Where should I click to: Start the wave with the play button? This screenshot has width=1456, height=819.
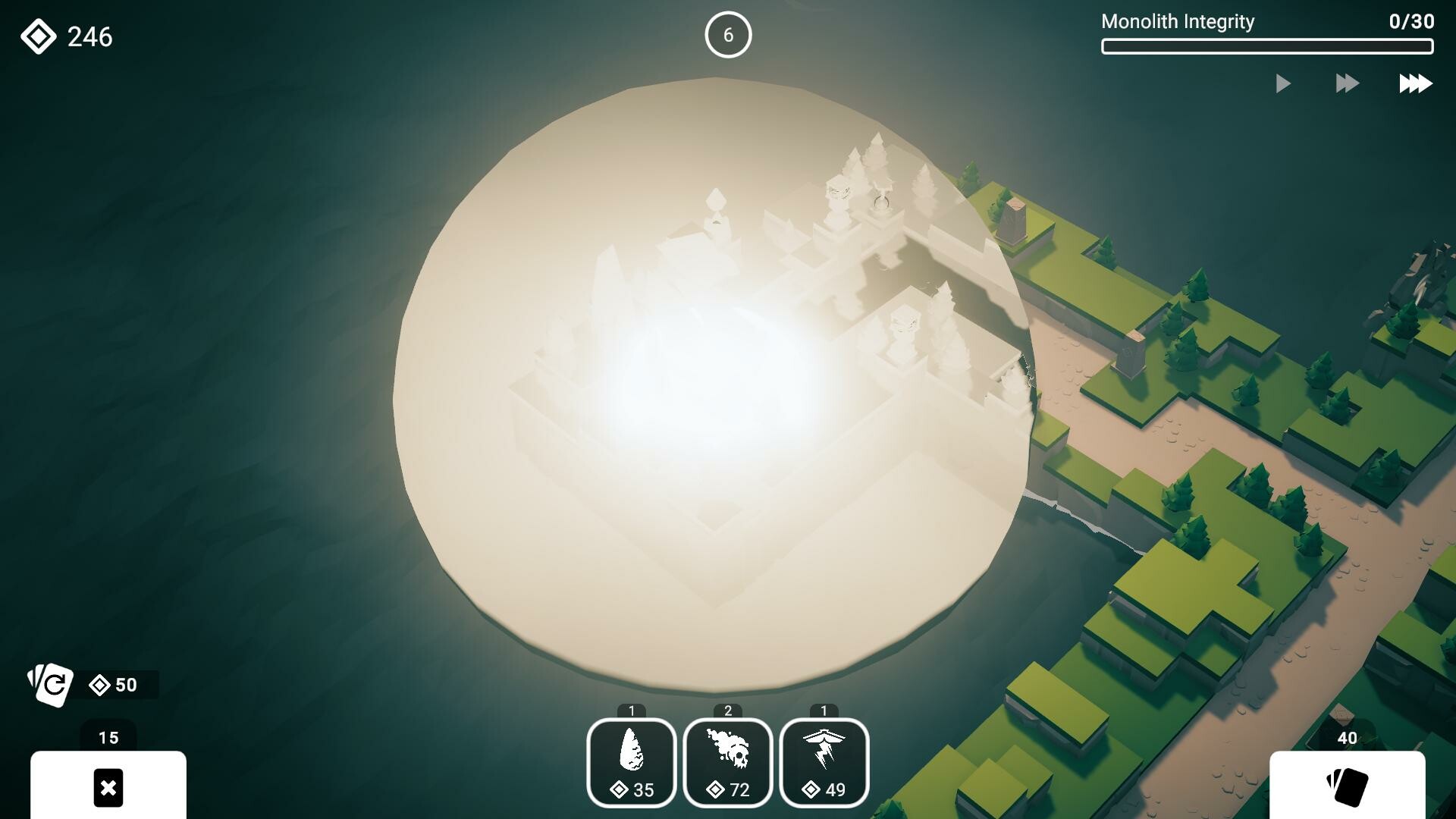(x=1283, y=83)
